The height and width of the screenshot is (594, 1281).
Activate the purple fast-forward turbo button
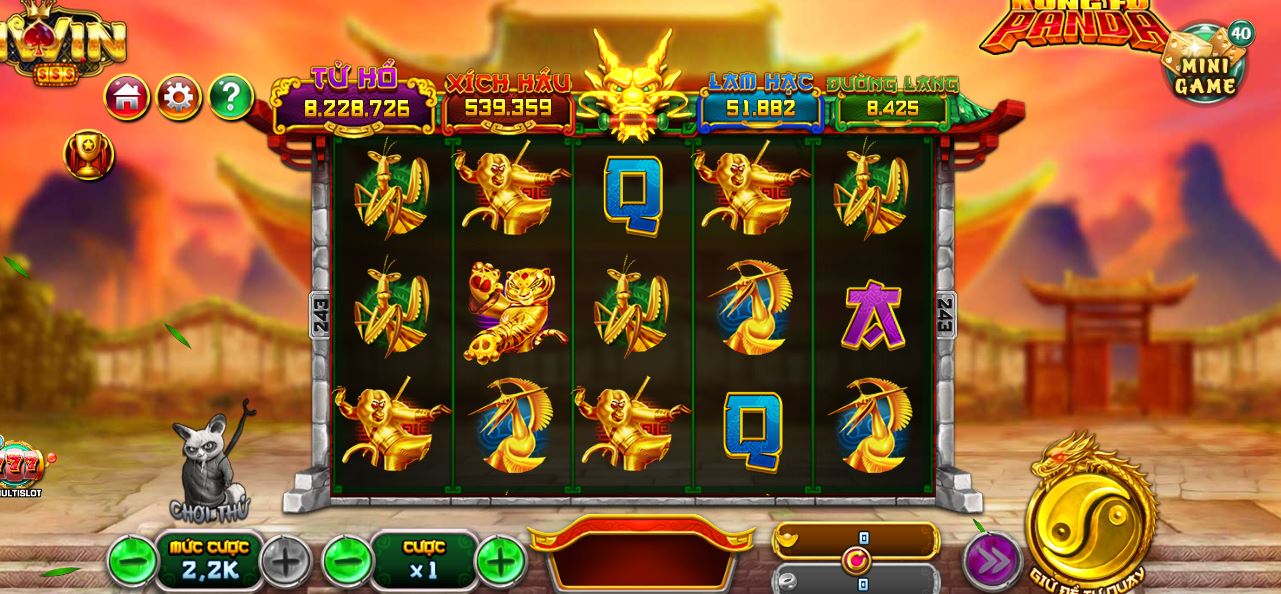(992, 561)
